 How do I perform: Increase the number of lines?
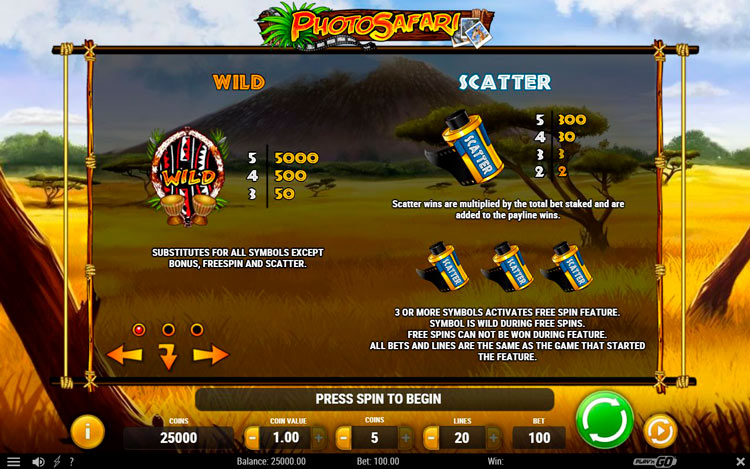coord(494,437)
